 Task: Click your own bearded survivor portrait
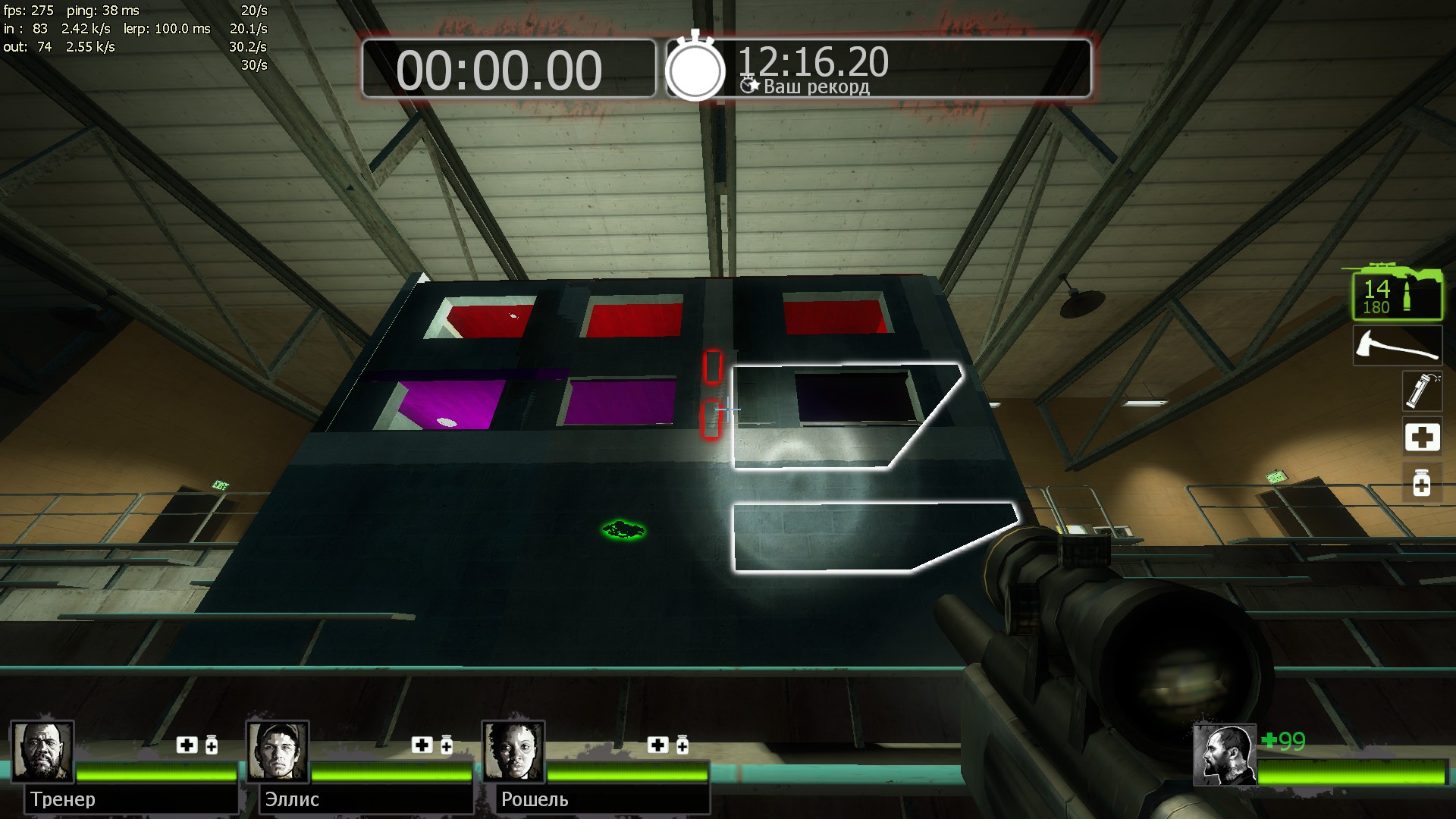1224,755
